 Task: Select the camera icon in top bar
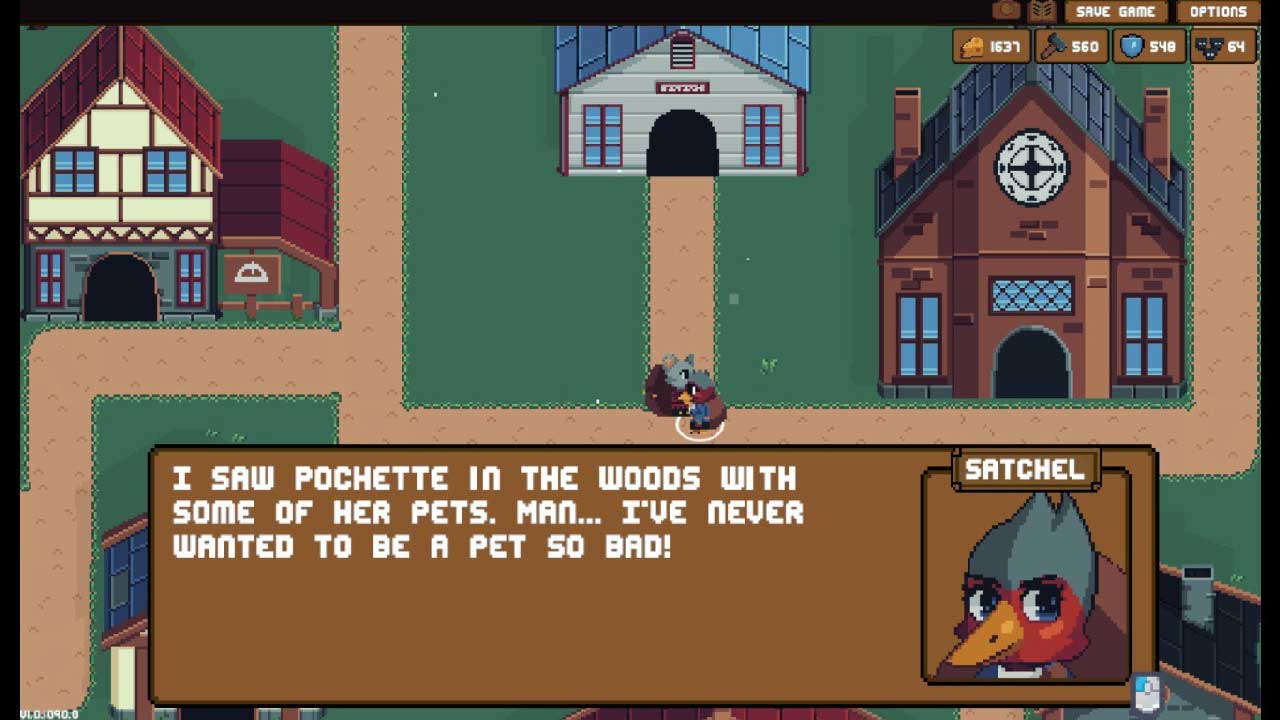(1006, 11)
